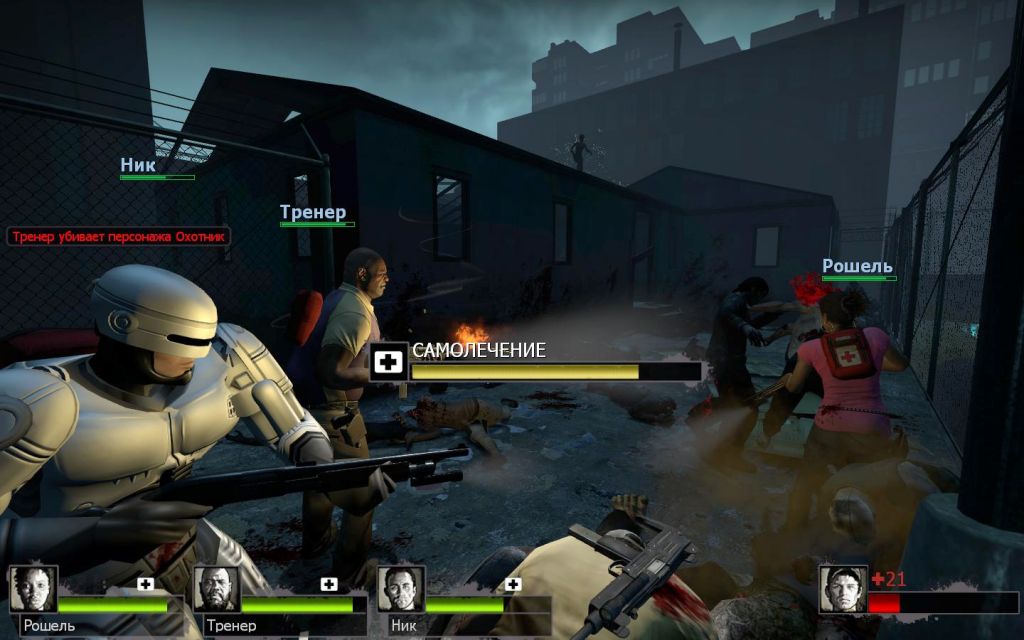Click Рошель's portrait in the team panel
The width and height of the screenshot is (1024, 640).
(34, 589)
